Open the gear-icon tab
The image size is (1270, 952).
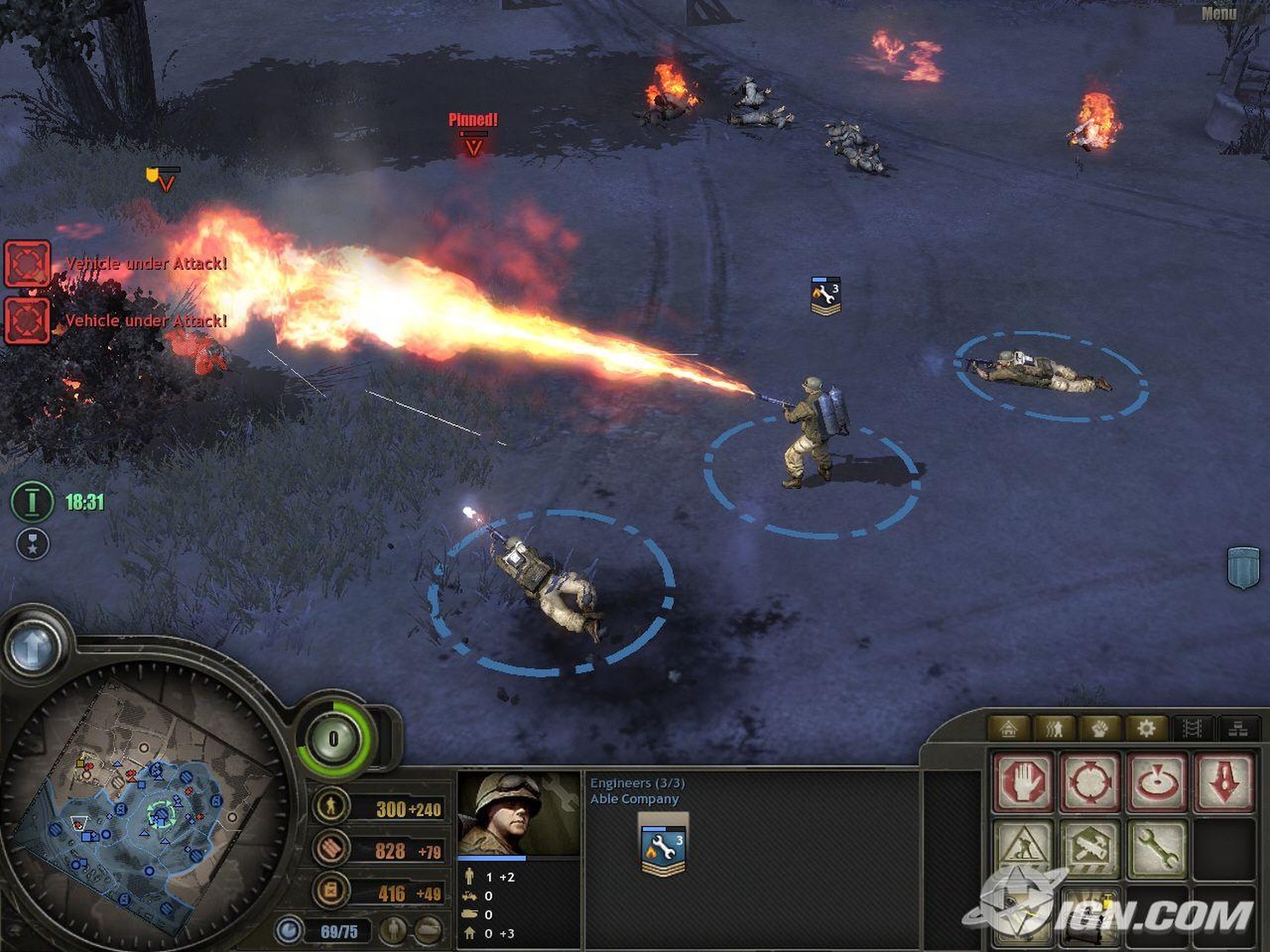1146,728
